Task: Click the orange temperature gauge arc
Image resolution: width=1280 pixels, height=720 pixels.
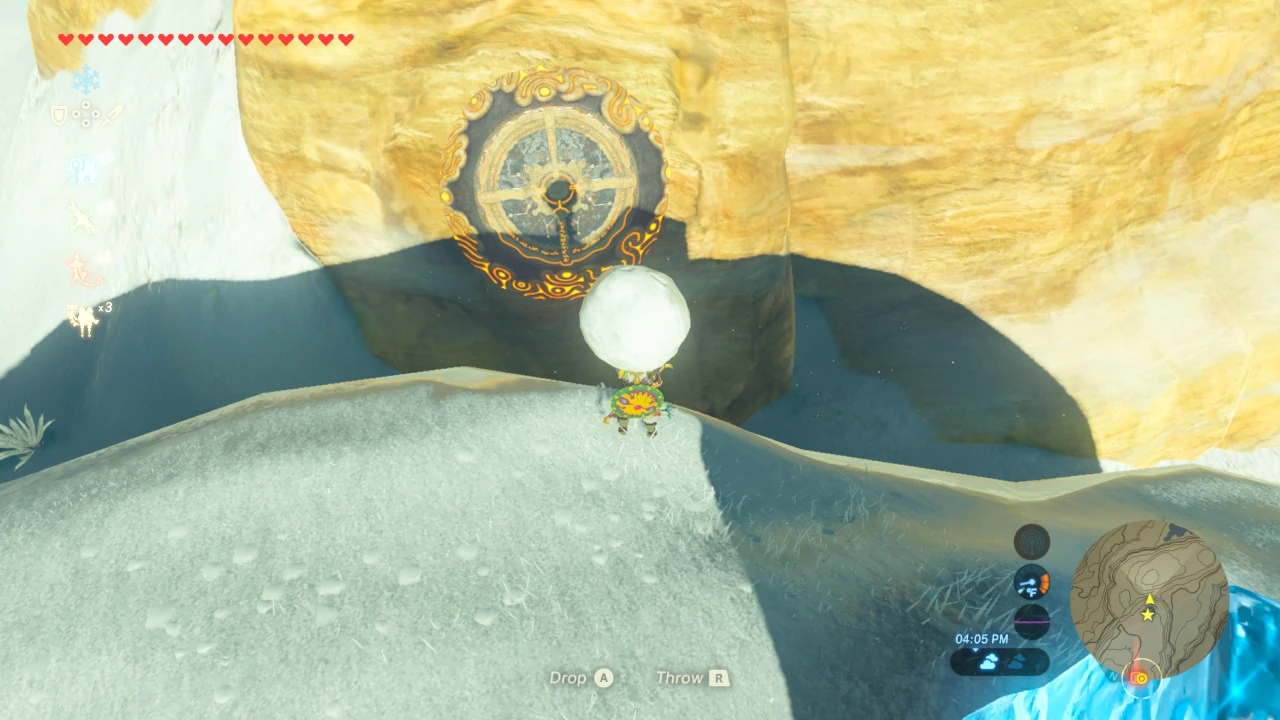Action: pyautogui.click(x=1046, y=581)
